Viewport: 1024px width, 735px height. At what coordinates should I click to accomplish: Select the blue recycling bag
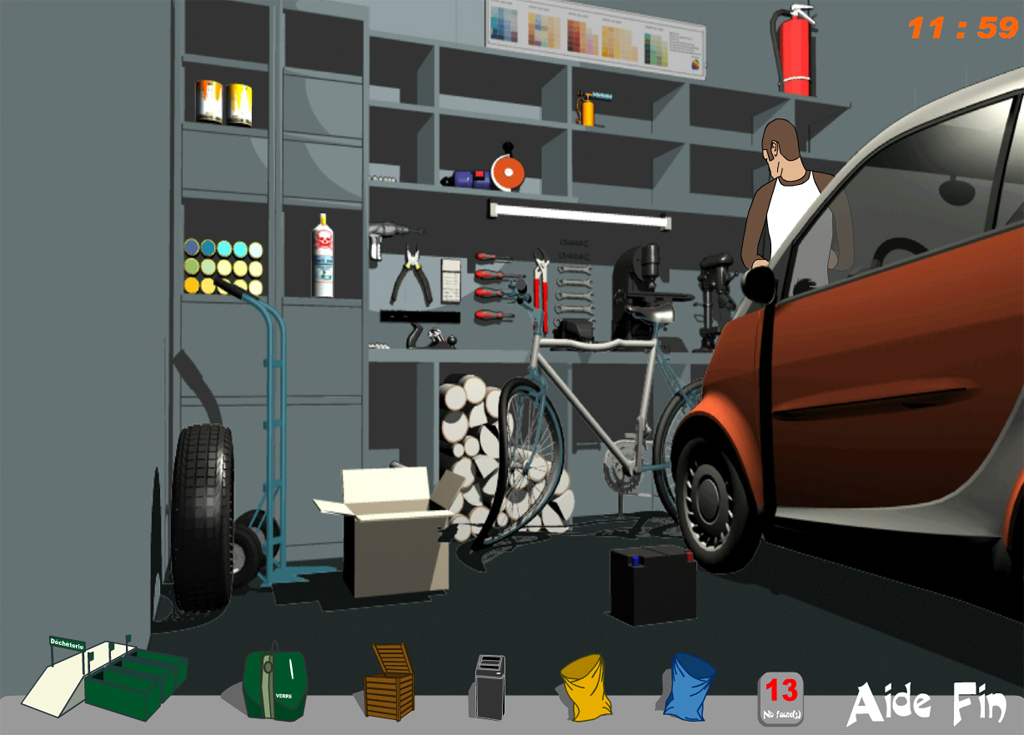click(x=689, y=686)
